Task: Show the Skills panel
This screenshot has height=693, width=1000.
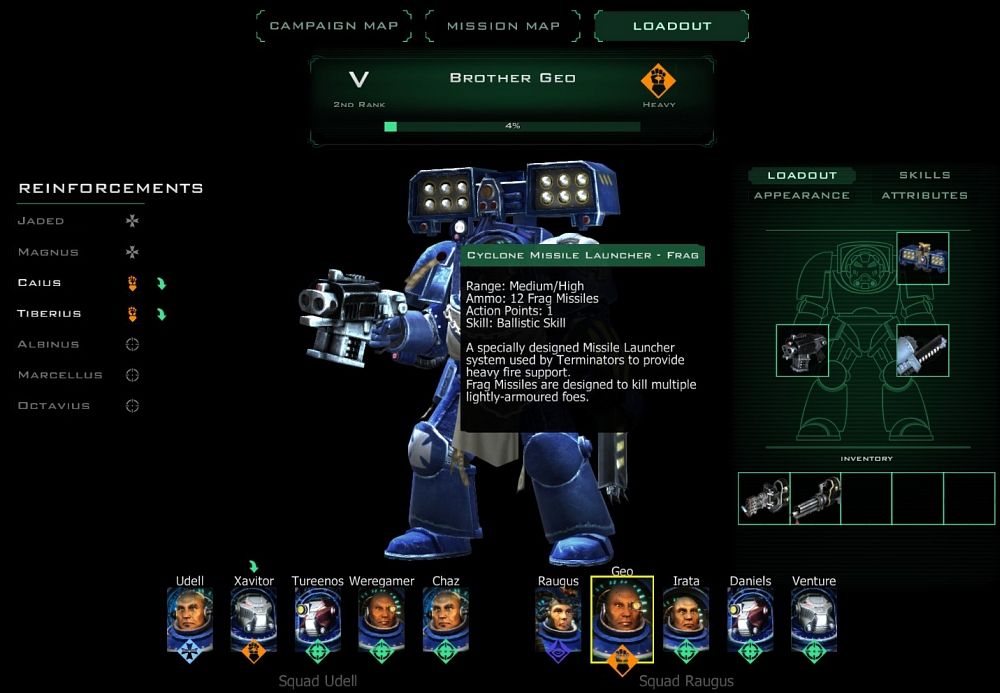Action: click(x=924, y=176)
